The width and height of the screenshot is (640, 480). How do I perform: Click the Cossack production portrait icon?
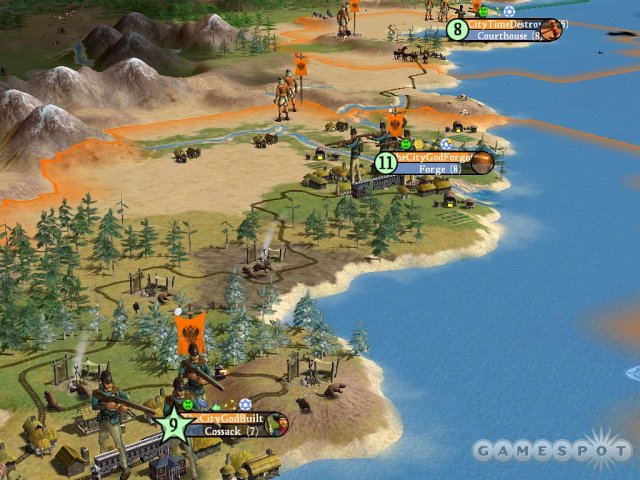click(281, 426)
